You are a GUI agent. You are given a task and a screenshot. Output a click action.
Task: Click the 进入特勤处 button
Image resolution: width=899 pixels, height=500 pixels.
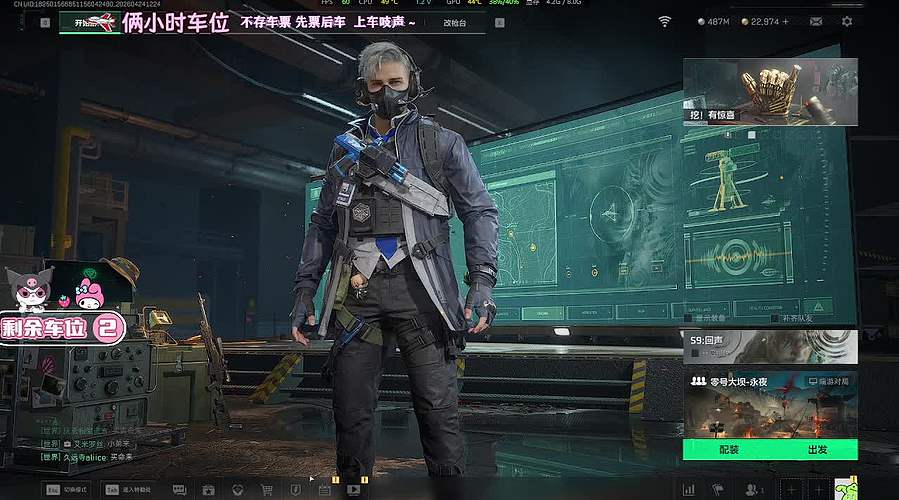[129, 490]
